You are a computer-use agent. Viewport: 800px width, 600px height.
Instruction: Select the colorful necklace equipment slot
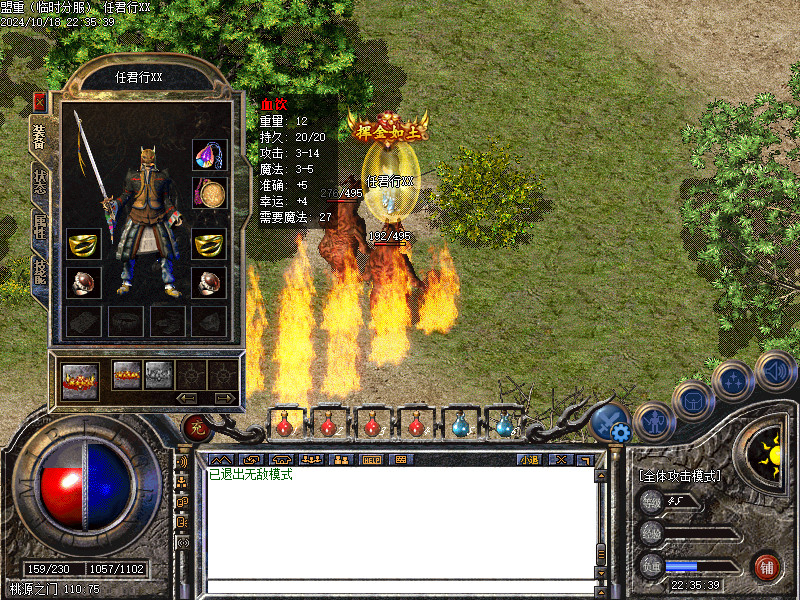pos(209,155)
